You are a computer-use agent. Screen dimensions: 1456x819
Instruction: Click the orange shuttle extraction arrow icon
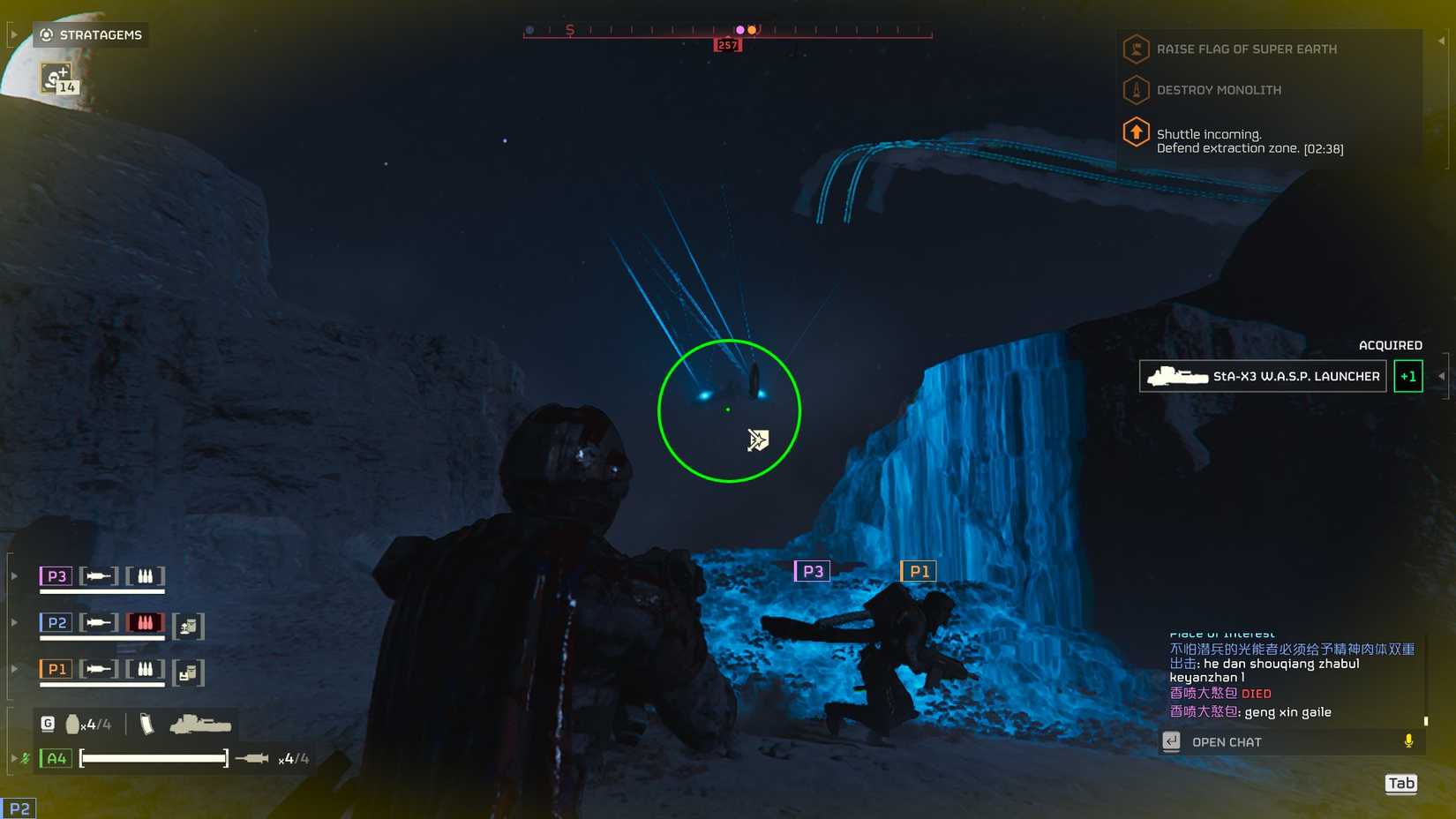(x=1135, y=134)
